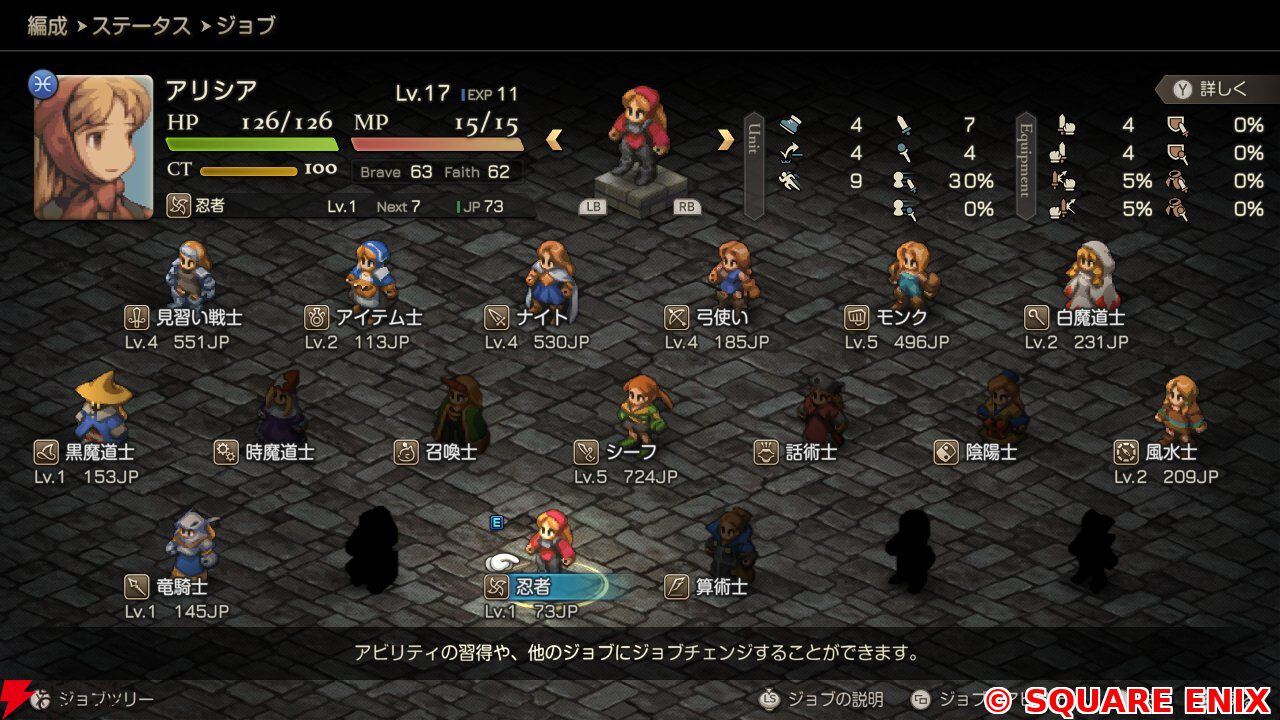Return to 編成 in the breadcrumb

(47, 26)
